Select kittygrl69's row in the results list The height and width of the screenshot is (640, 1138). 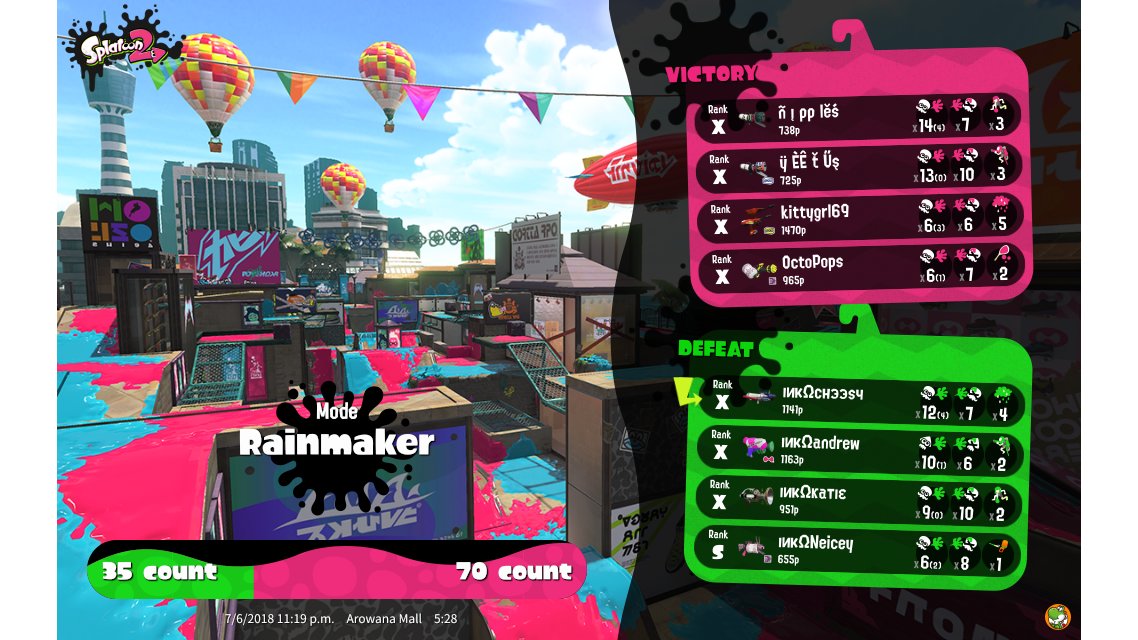pyautogui.click(x=860, y=217)
